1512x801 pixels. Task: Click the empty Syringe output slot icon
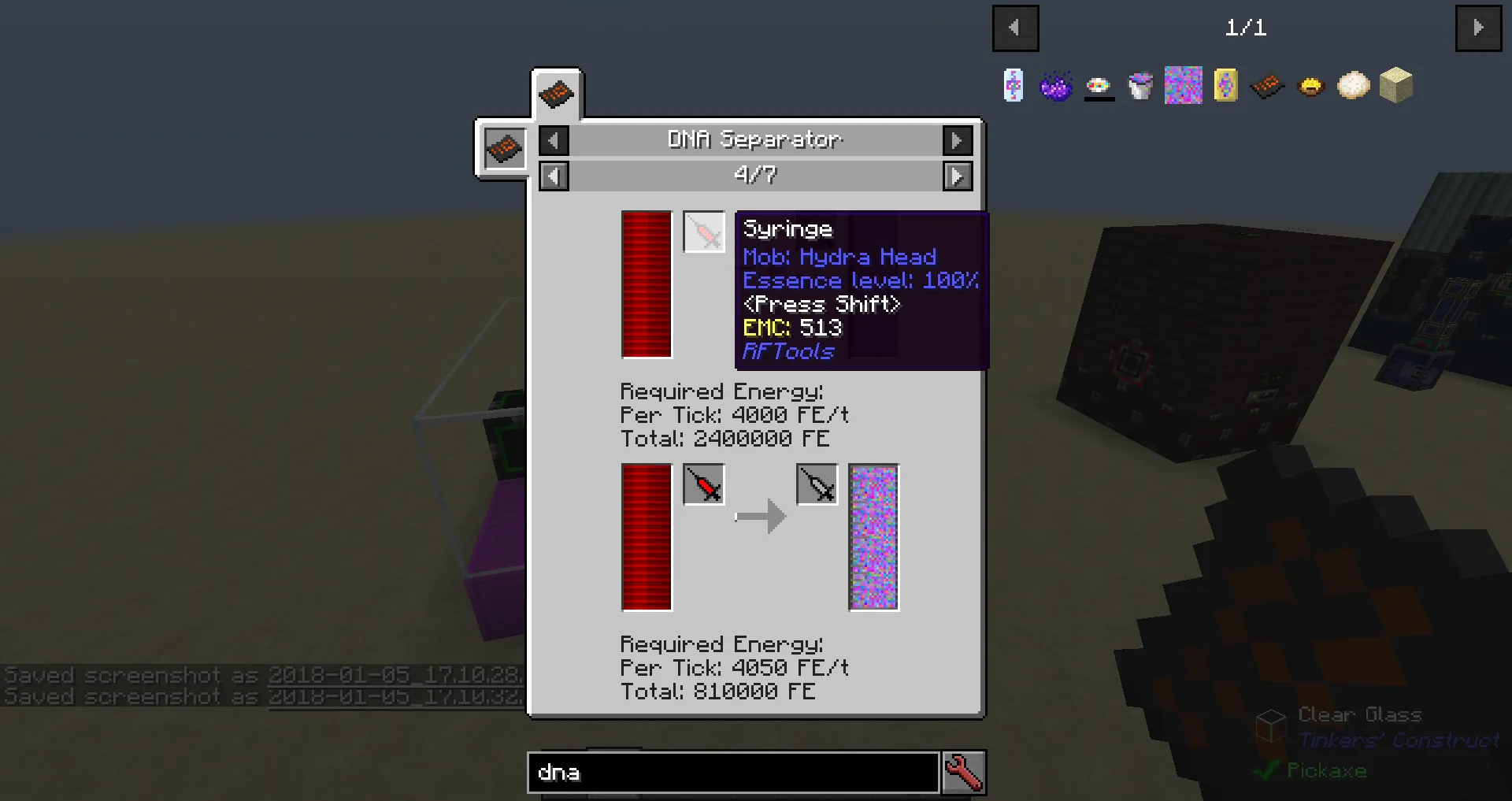point(817,485)
